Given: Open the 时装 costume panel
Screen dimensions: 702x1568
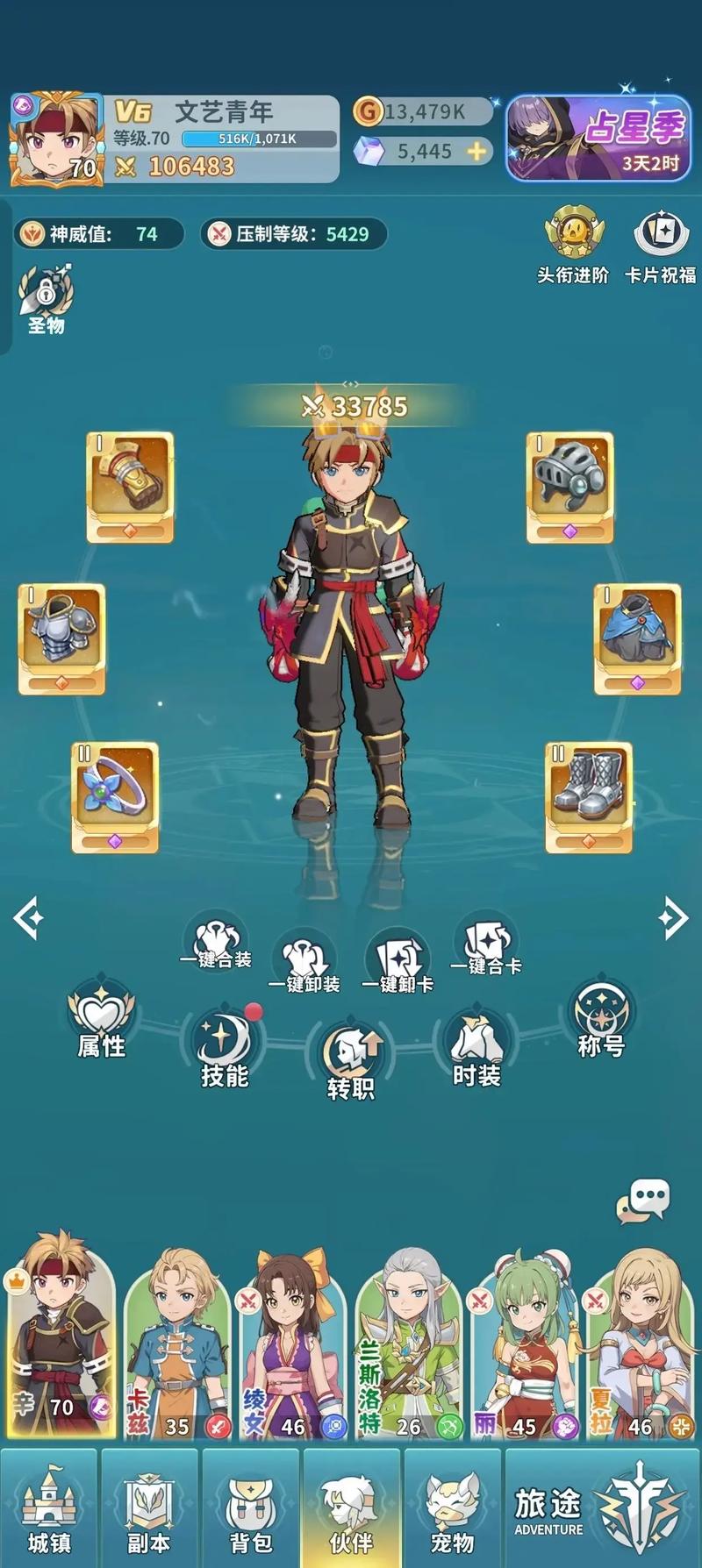Looking at the screenshot, I should coord(476,1049).
